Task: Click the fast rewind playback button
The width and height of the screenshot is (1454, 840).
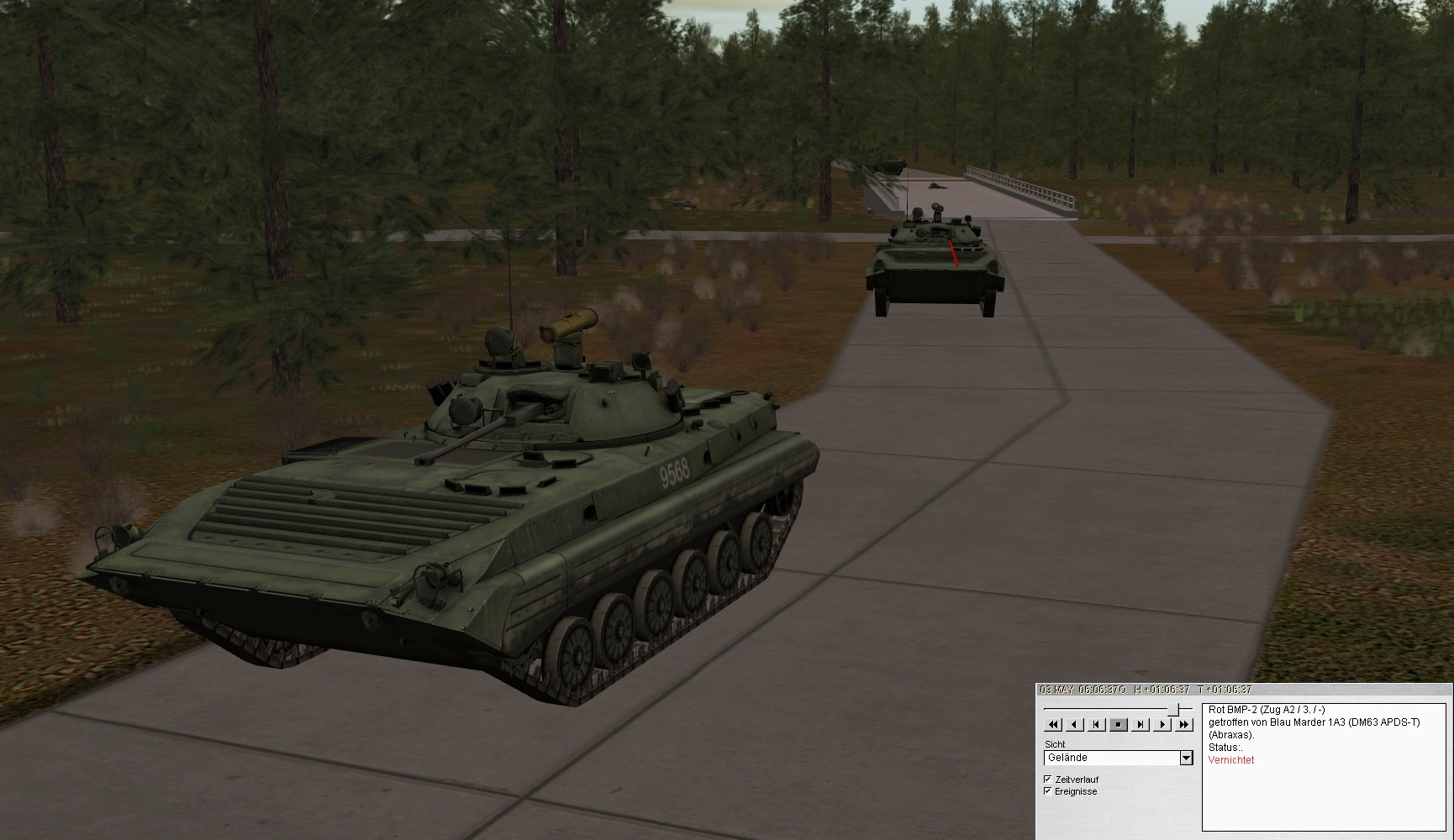Action: click(1053, 725)
